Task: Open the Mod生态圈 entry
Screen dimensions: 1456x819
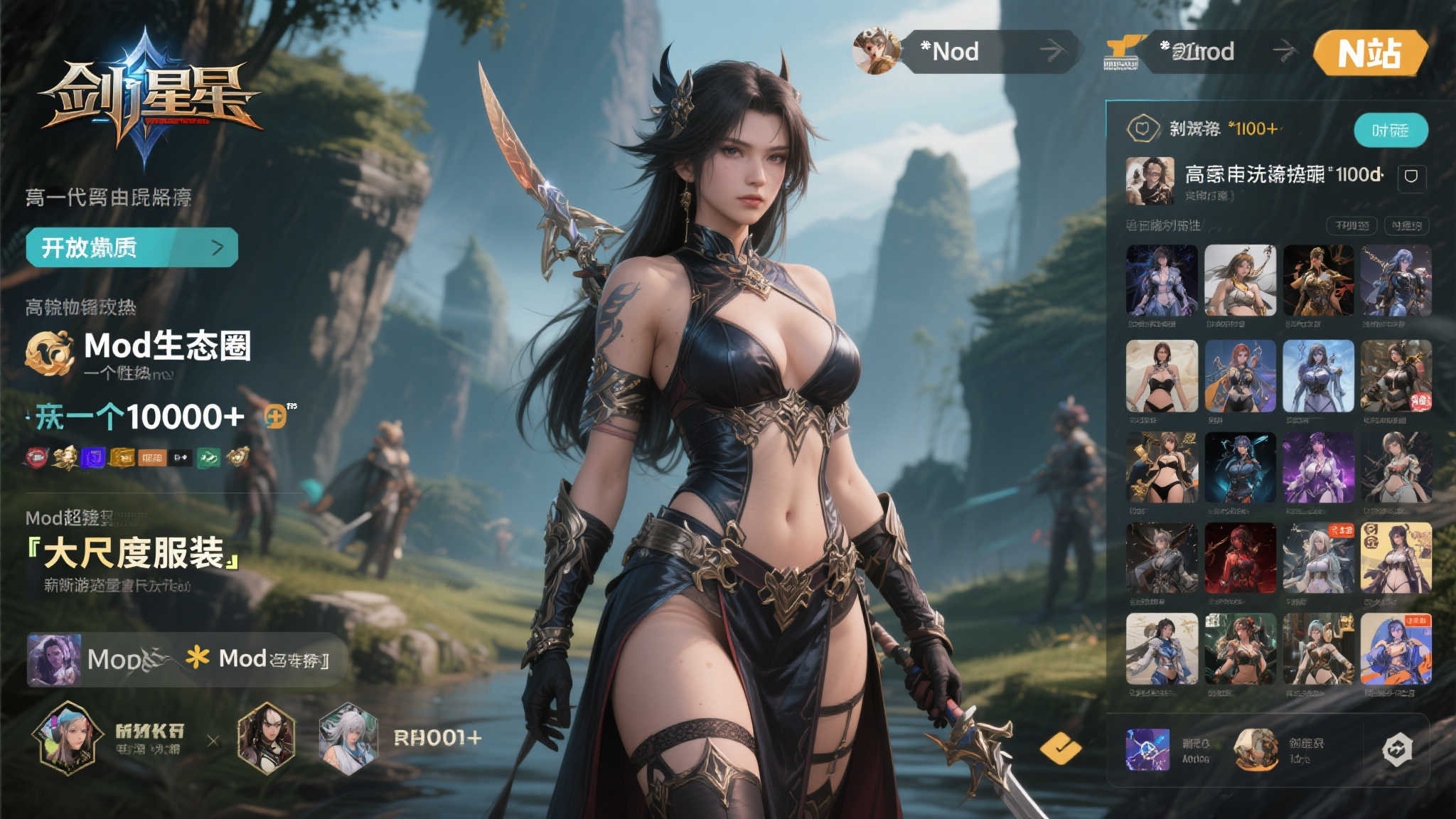Action: click(167, 346)
